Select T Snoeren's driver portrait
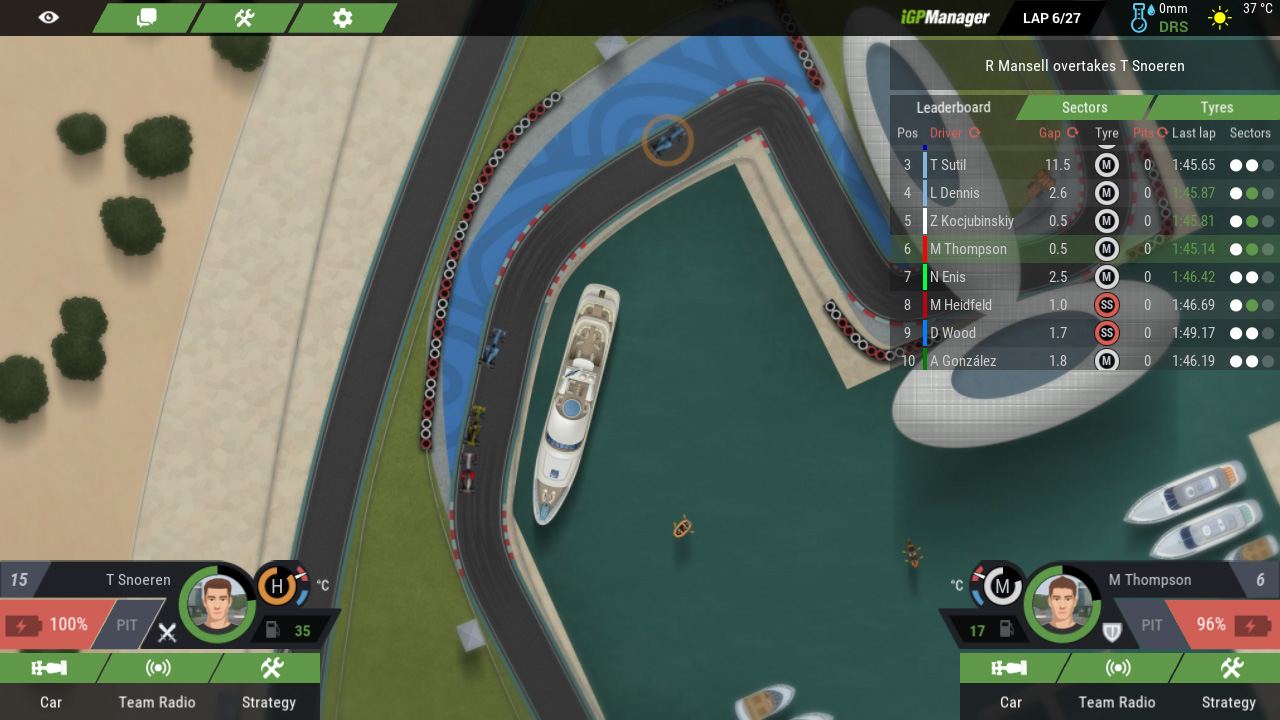This screenshot has width=1280, height=720. (217, 604)
